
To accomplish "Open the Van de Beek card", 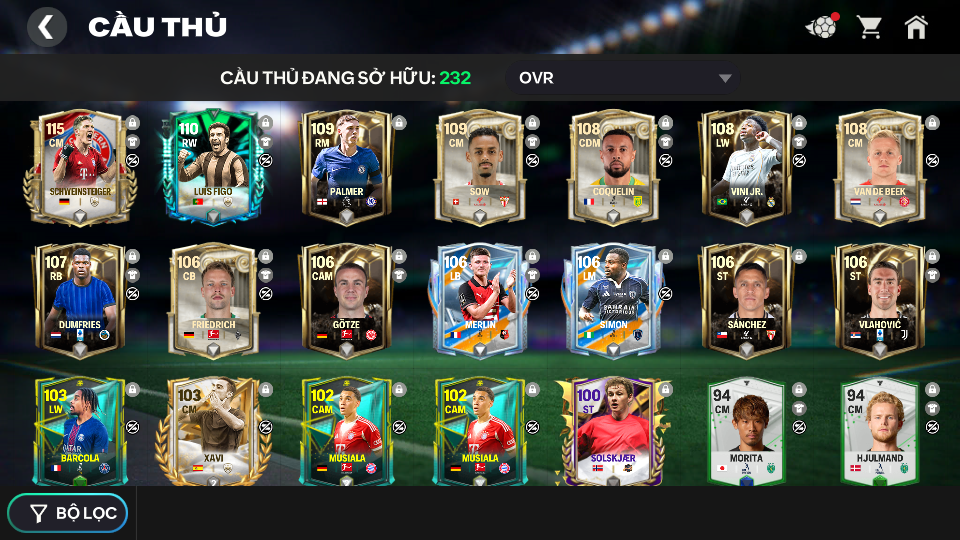I will 880,166.
